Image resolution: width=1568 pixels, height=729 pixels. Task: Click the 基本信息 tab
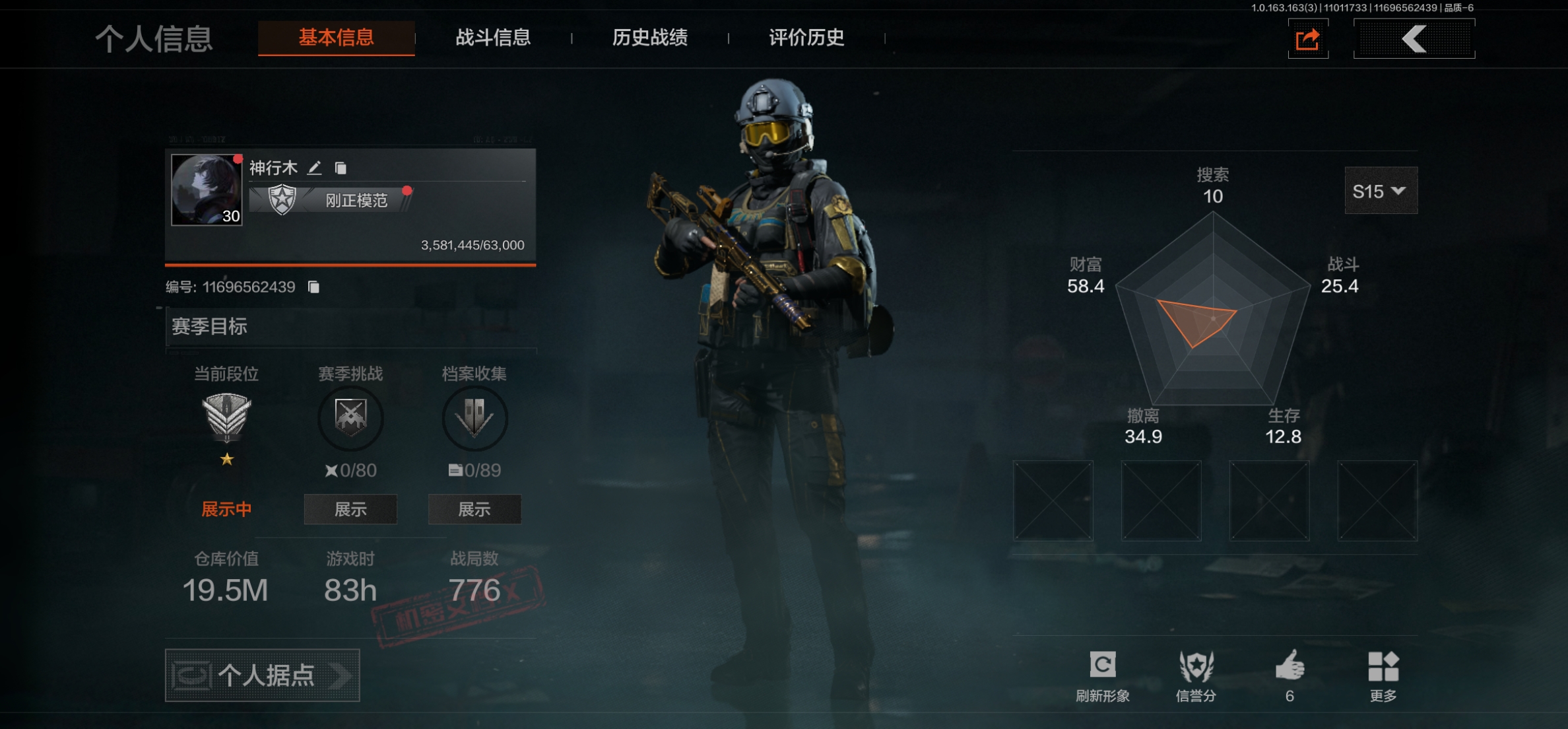click(336, 38)
